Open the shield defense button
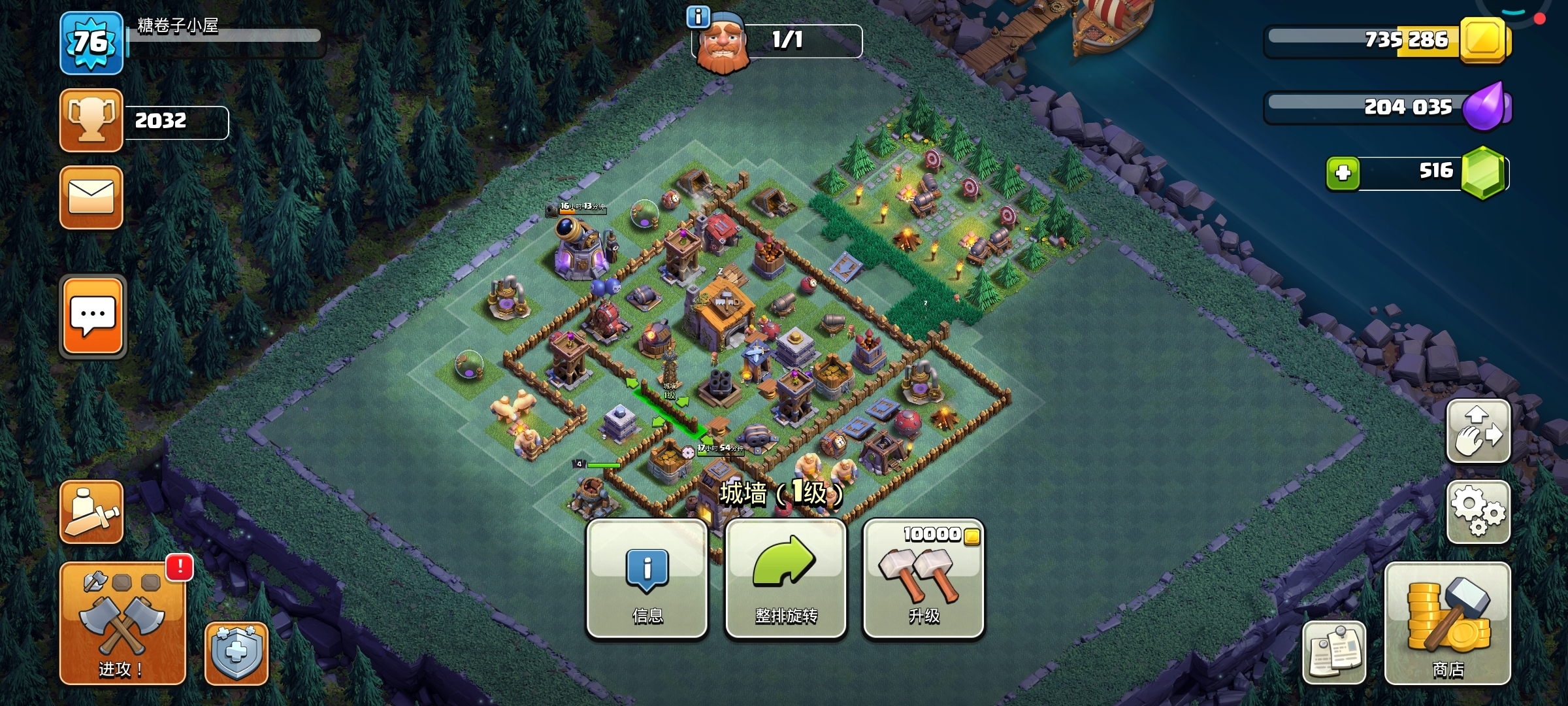Image resolution: width=1568 pixels, height=706 pixels. coord(236,653)
